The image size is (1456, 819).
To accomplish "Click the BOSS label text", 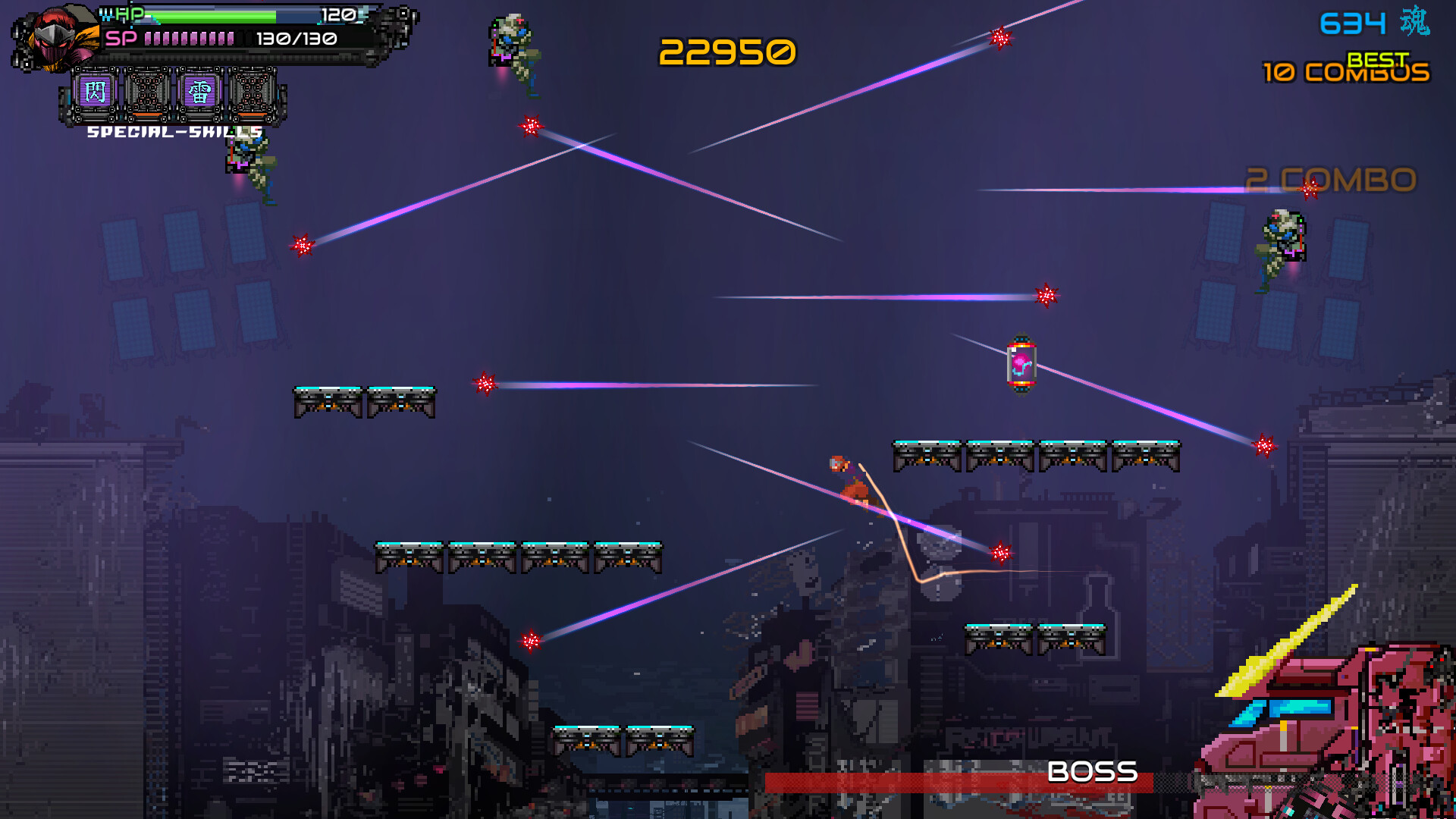I will 1092,773.
